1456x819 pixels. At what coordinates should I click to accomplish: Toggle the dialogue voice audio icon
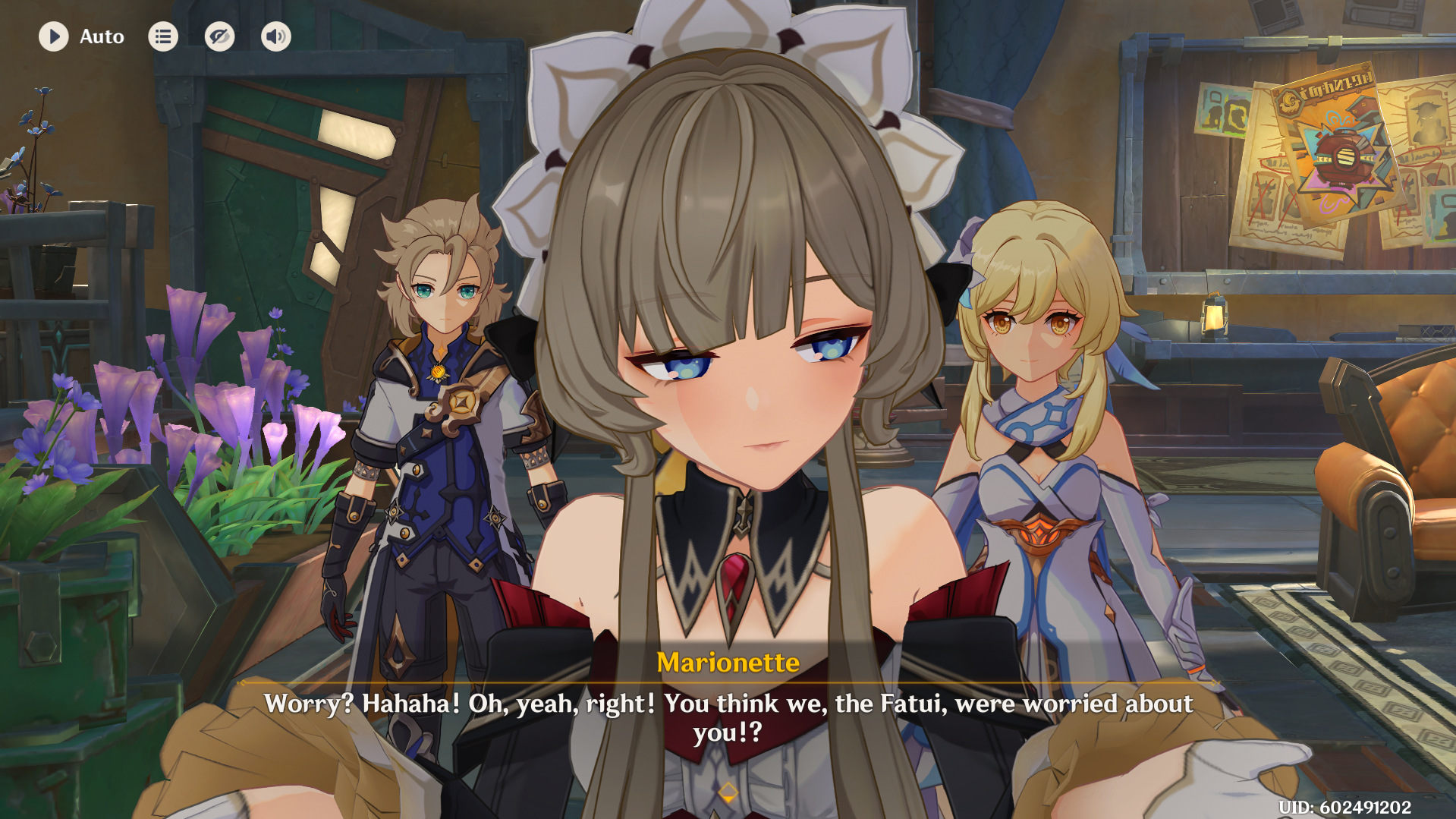[276, 36]
